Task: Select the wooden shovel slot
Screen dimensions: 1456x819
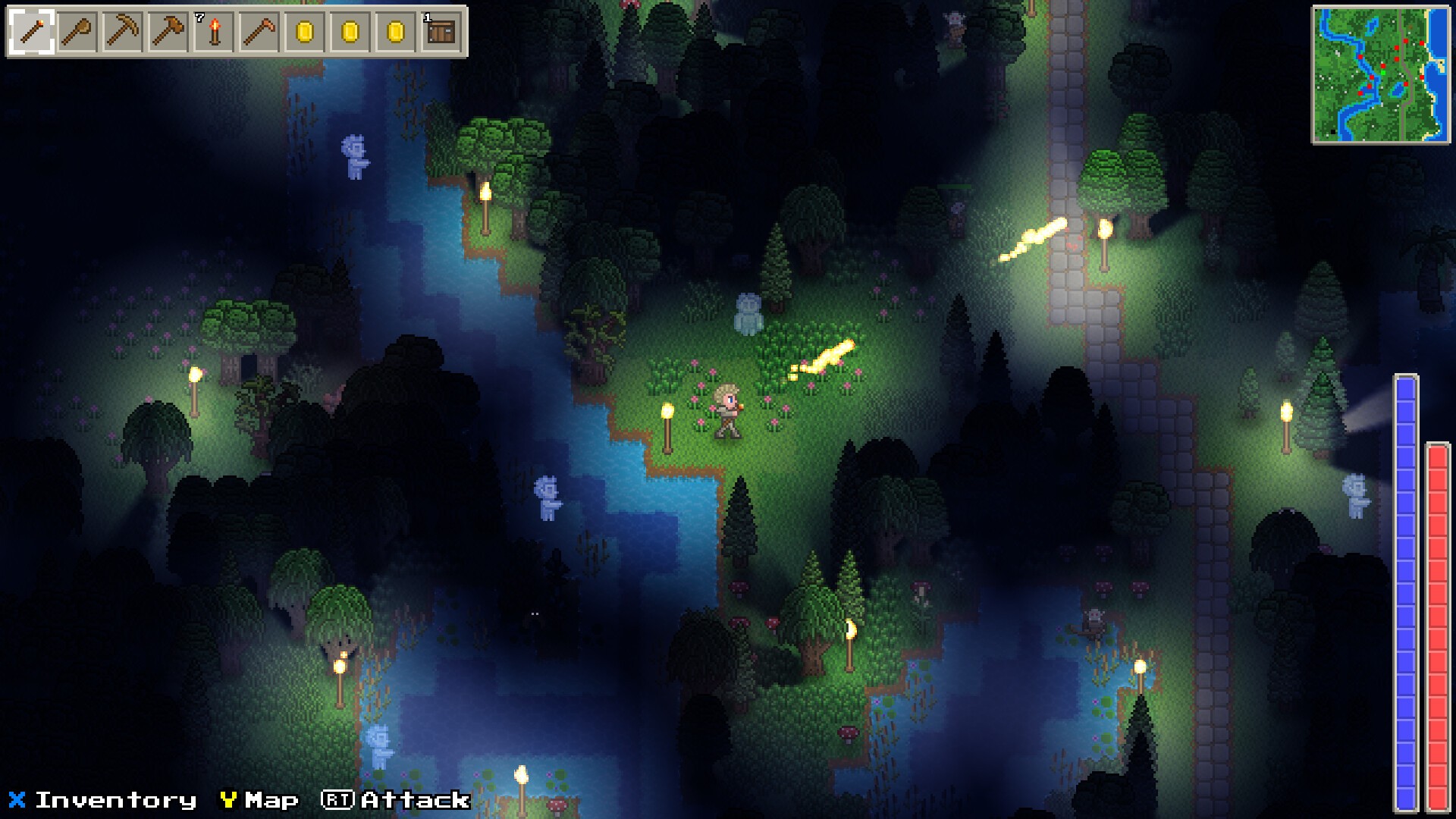Action: pyautogui.click(x=77, y=32)
